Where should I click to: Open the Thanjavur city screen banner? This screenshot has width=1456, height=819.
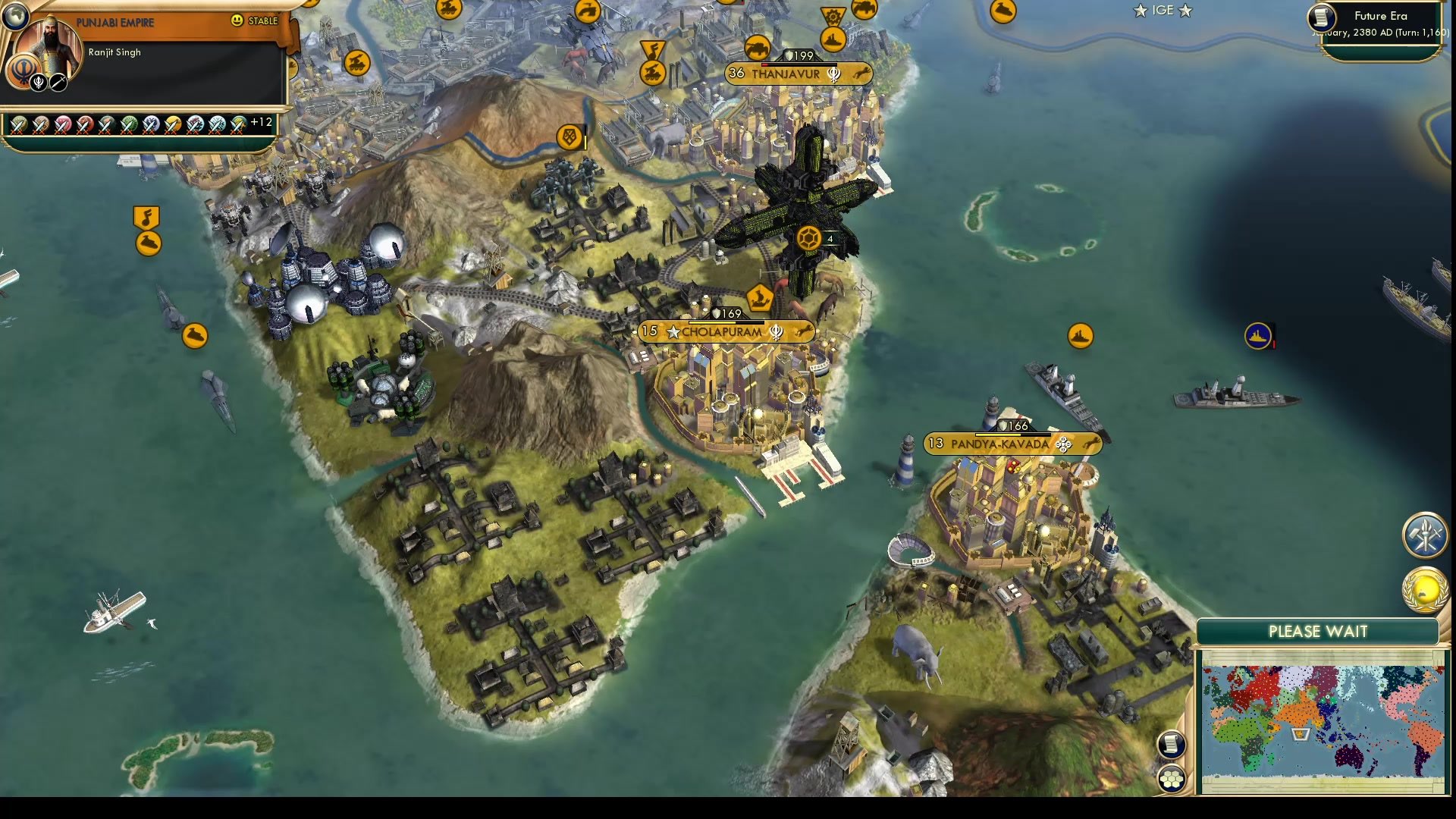coord(781,74)
